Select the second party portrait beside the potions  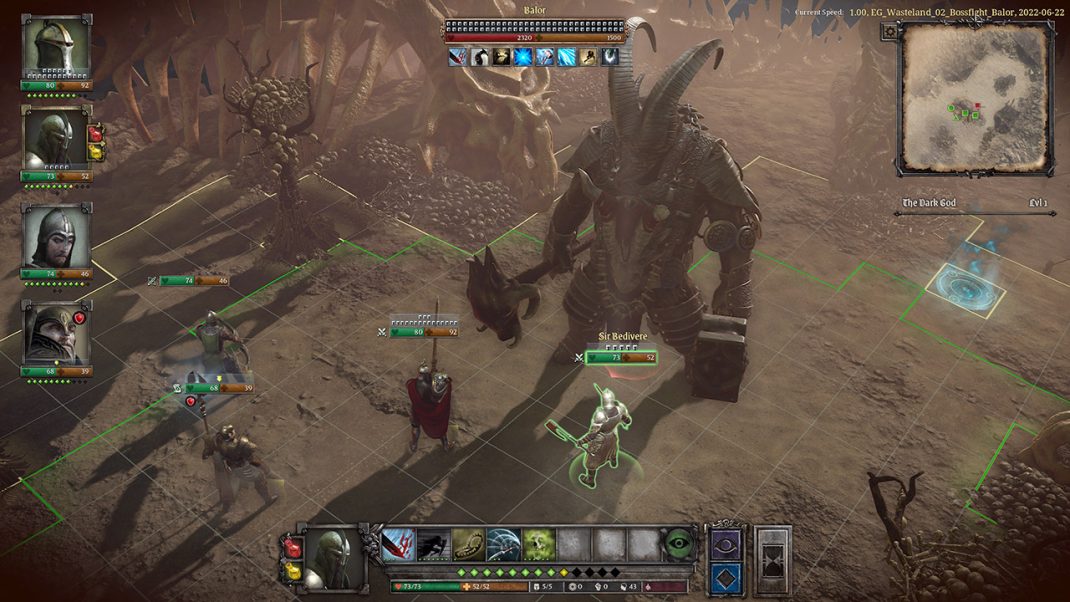(x=55, y=138)
